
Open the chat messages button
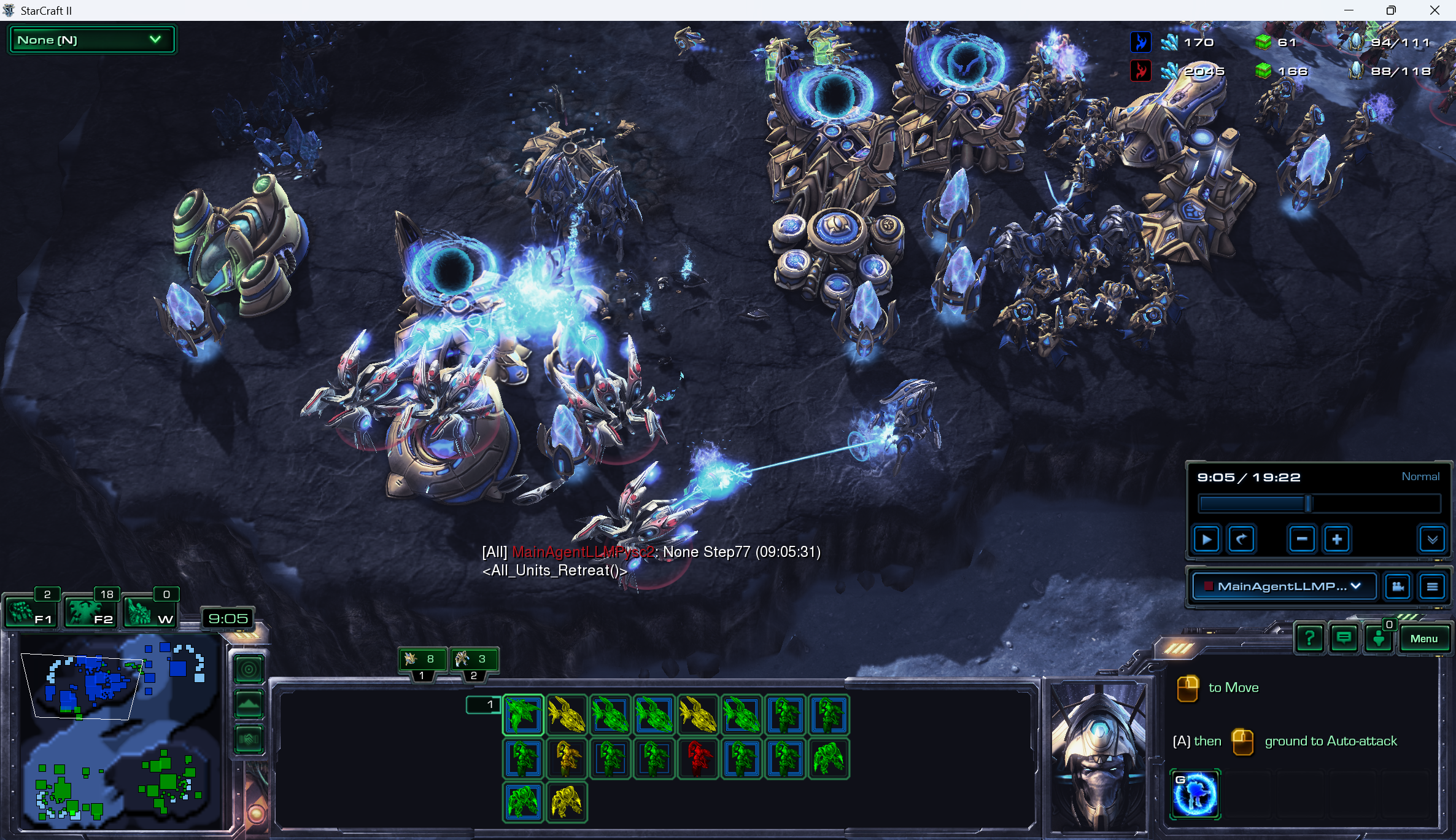point(1344,639)
